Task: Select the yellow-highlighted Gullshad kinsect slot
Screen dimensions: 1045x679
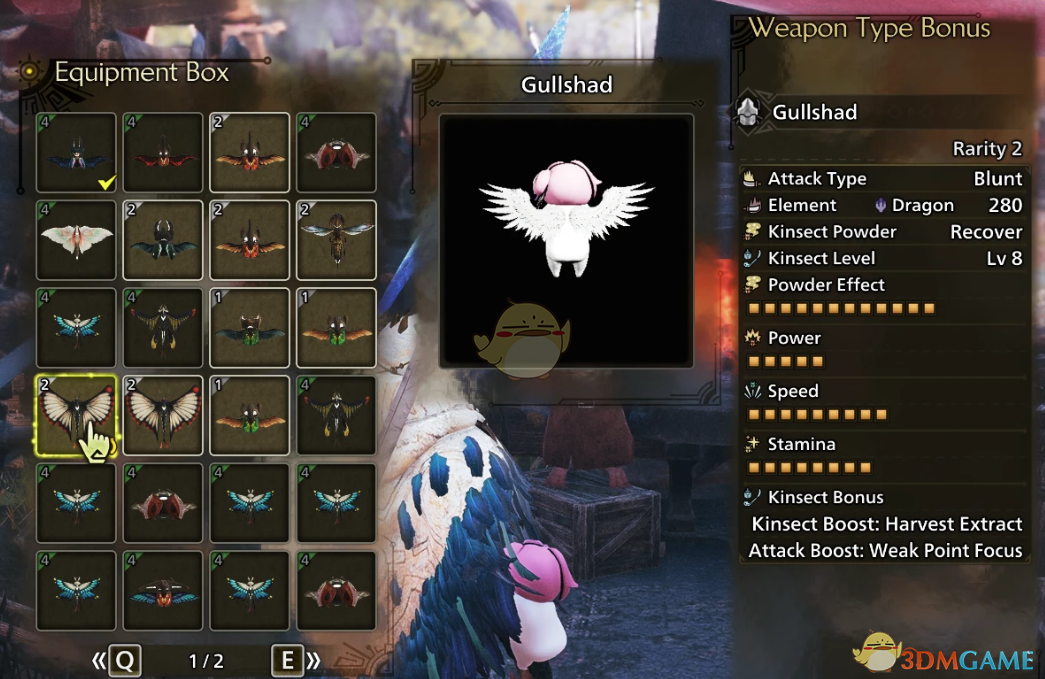Action: (x=77, y=417)
